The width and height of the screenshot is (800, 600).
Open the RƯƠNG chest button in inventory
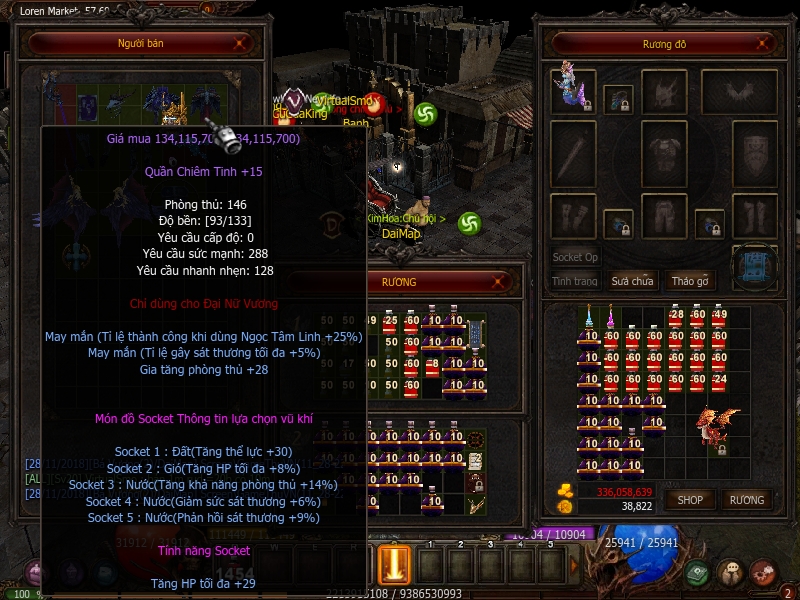tap(746, 499)
